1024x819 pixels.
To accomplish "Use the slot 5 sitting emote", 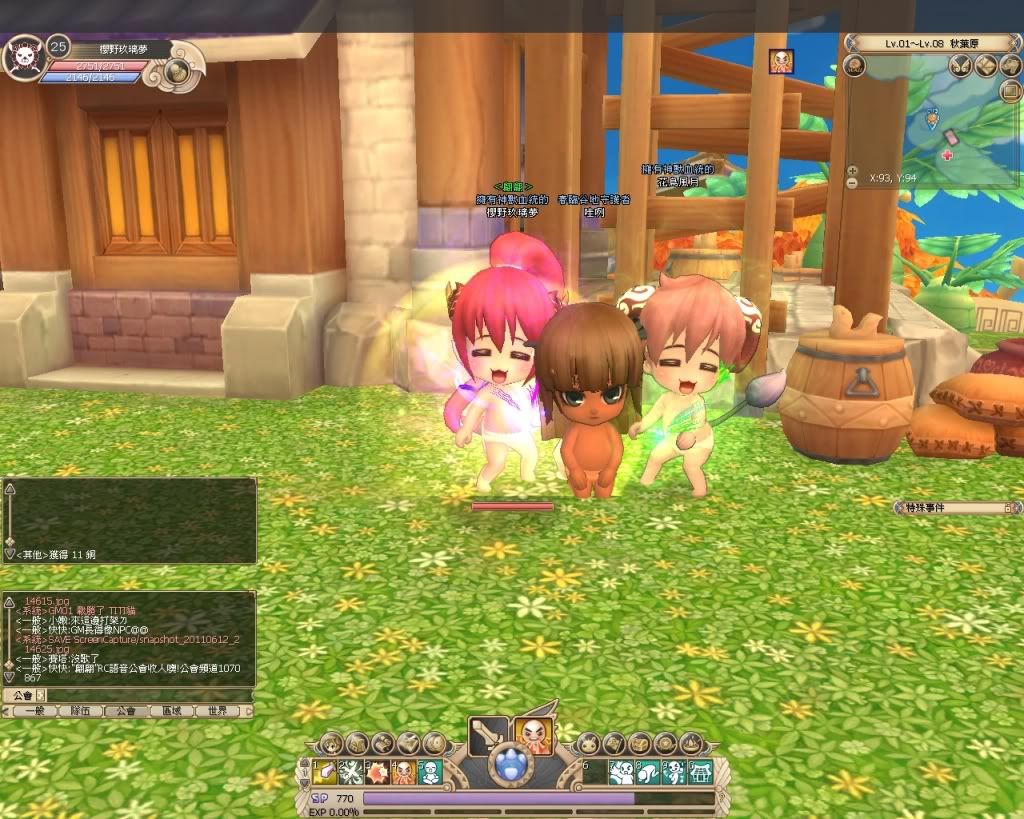I will 429,771.
